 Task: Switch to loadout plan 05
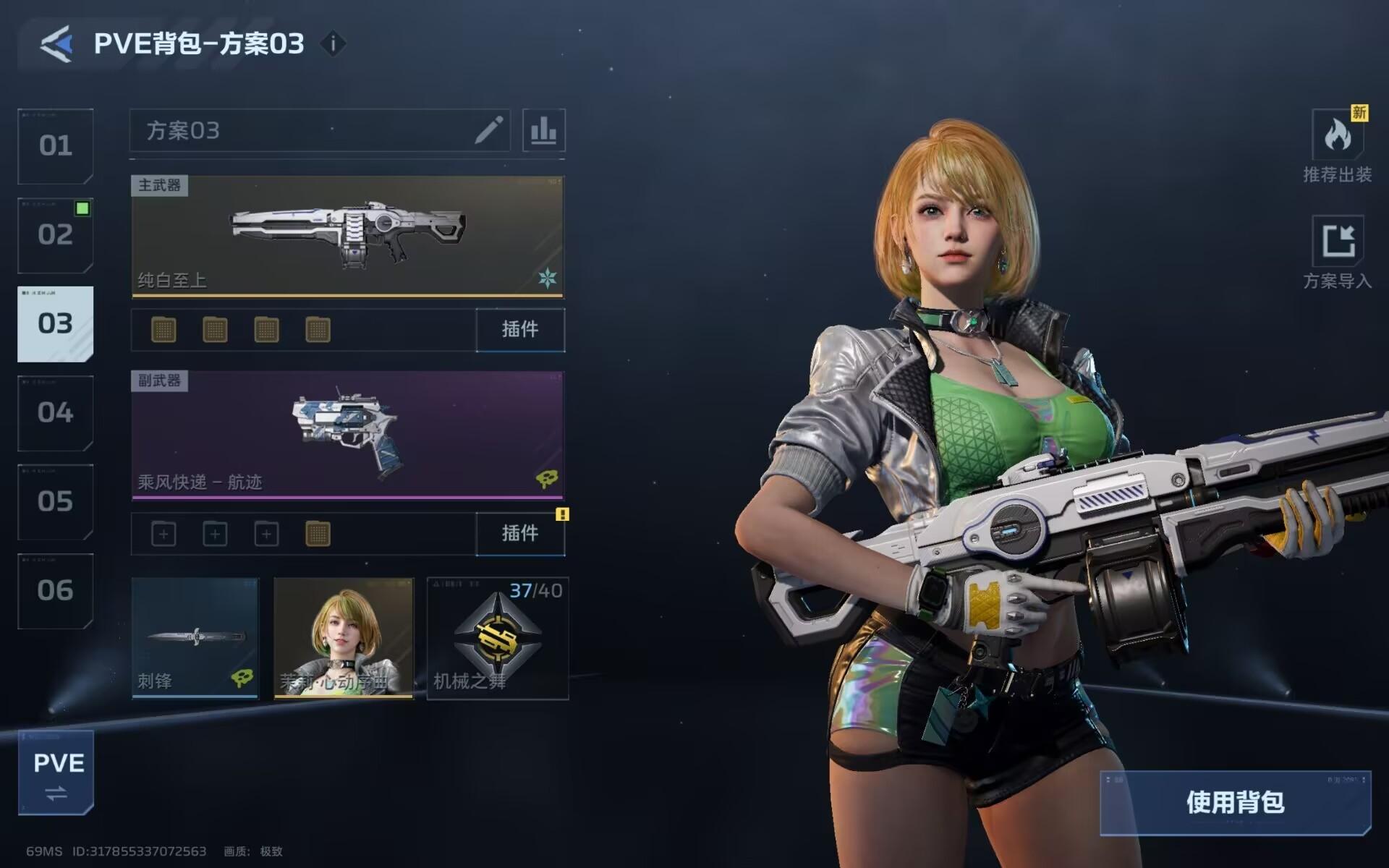pyautogui.click(x=56, y=502)
